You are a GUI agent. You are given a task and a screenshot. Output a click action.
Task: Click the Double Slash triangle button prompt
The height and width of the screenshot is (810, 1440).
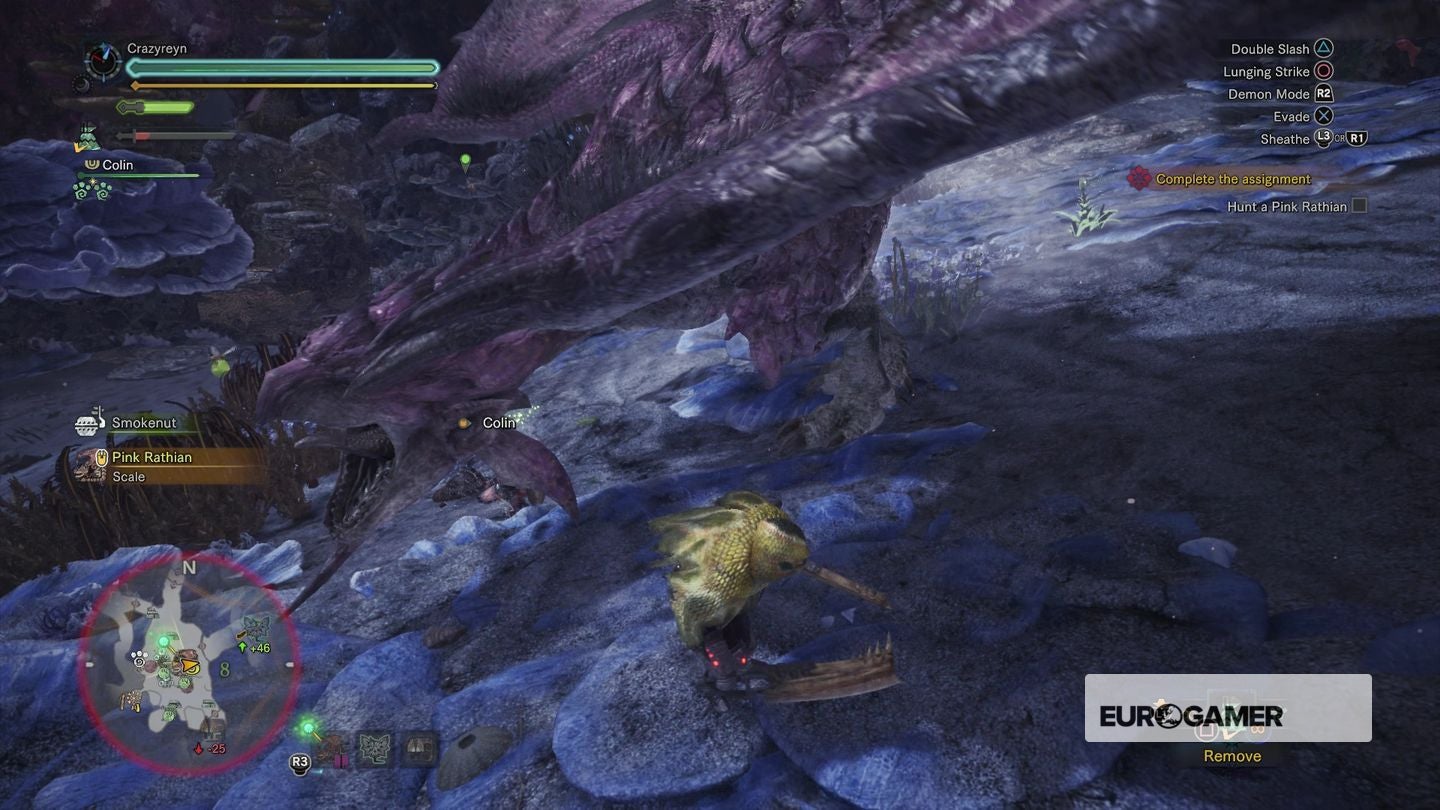point(1324,47)
